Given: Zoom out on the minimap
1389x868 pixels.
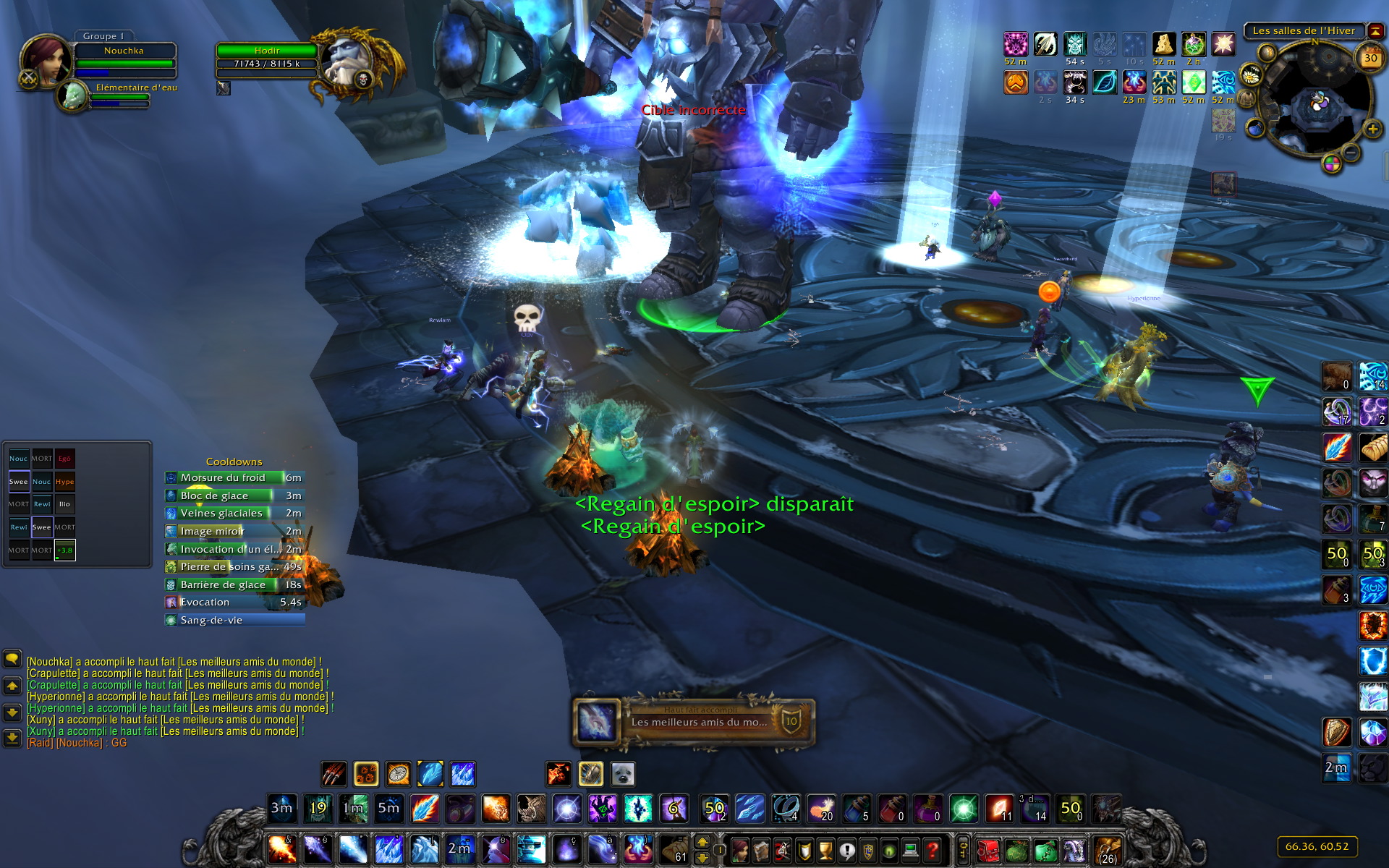Looking at the screenshot, I should [x=1351, y=152].
